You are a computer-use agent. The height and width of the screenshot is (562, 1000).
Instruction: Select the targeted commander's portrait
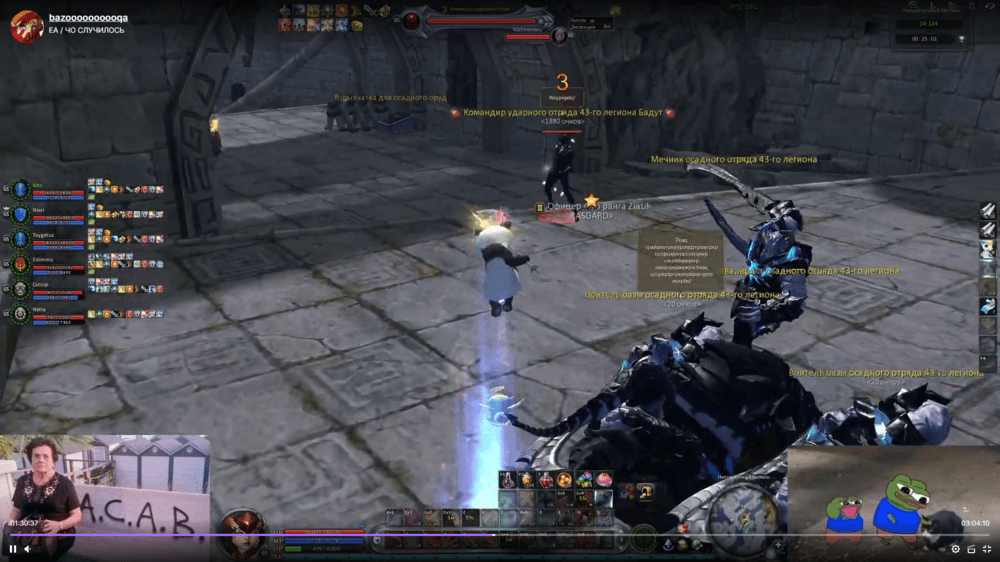point(411,20)
